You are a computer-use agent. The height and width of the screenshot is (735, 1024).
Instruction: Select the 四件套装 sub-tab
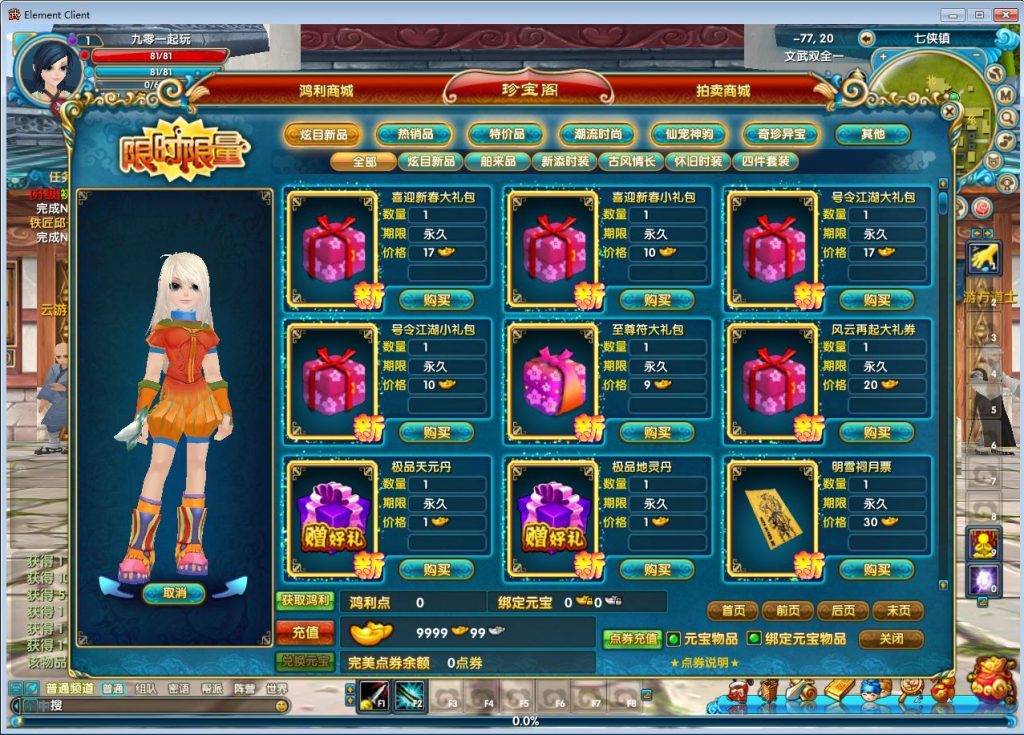tap(765, 161)
